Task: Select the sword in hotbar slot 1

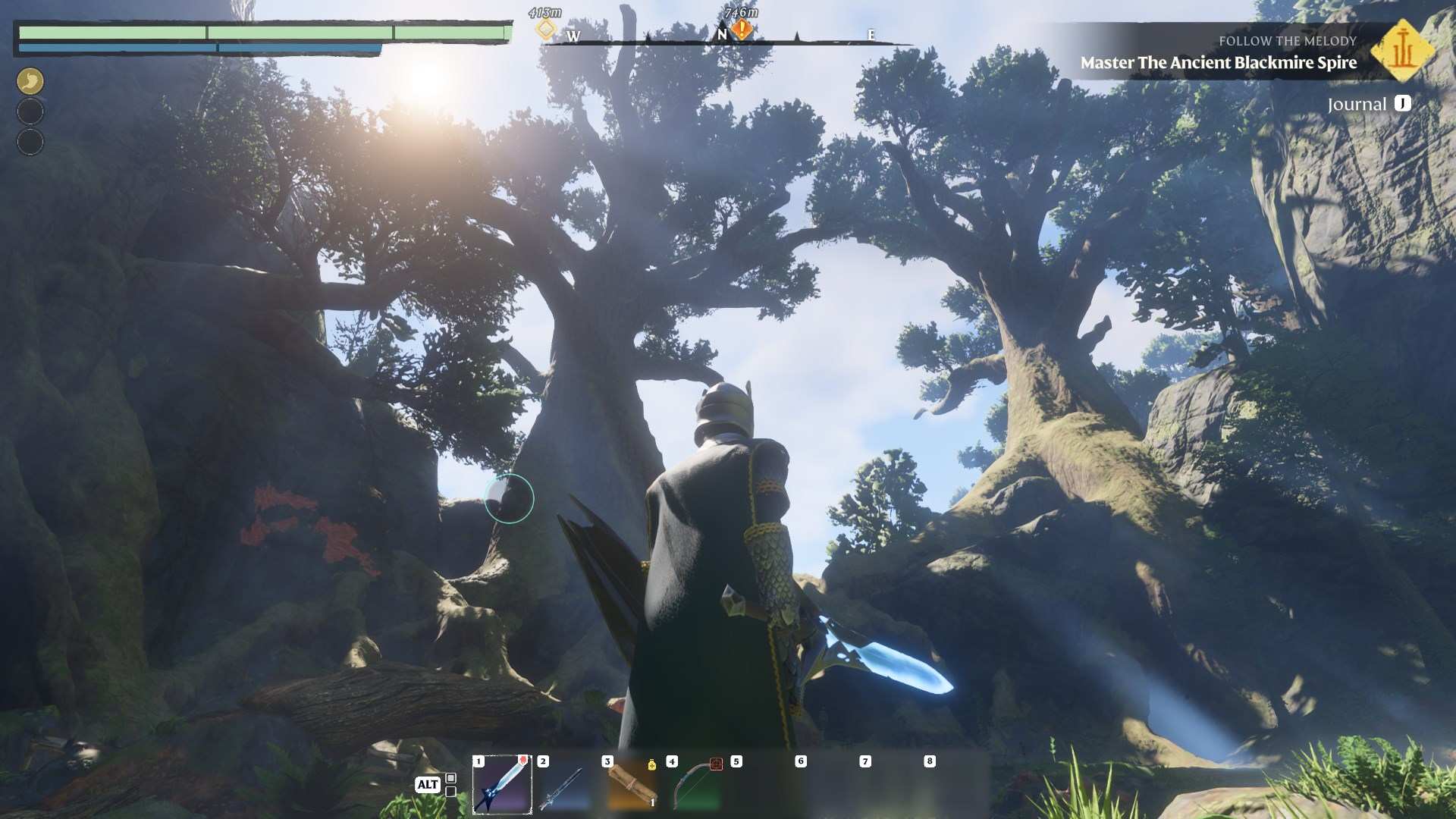Action: tap(501, 784)
